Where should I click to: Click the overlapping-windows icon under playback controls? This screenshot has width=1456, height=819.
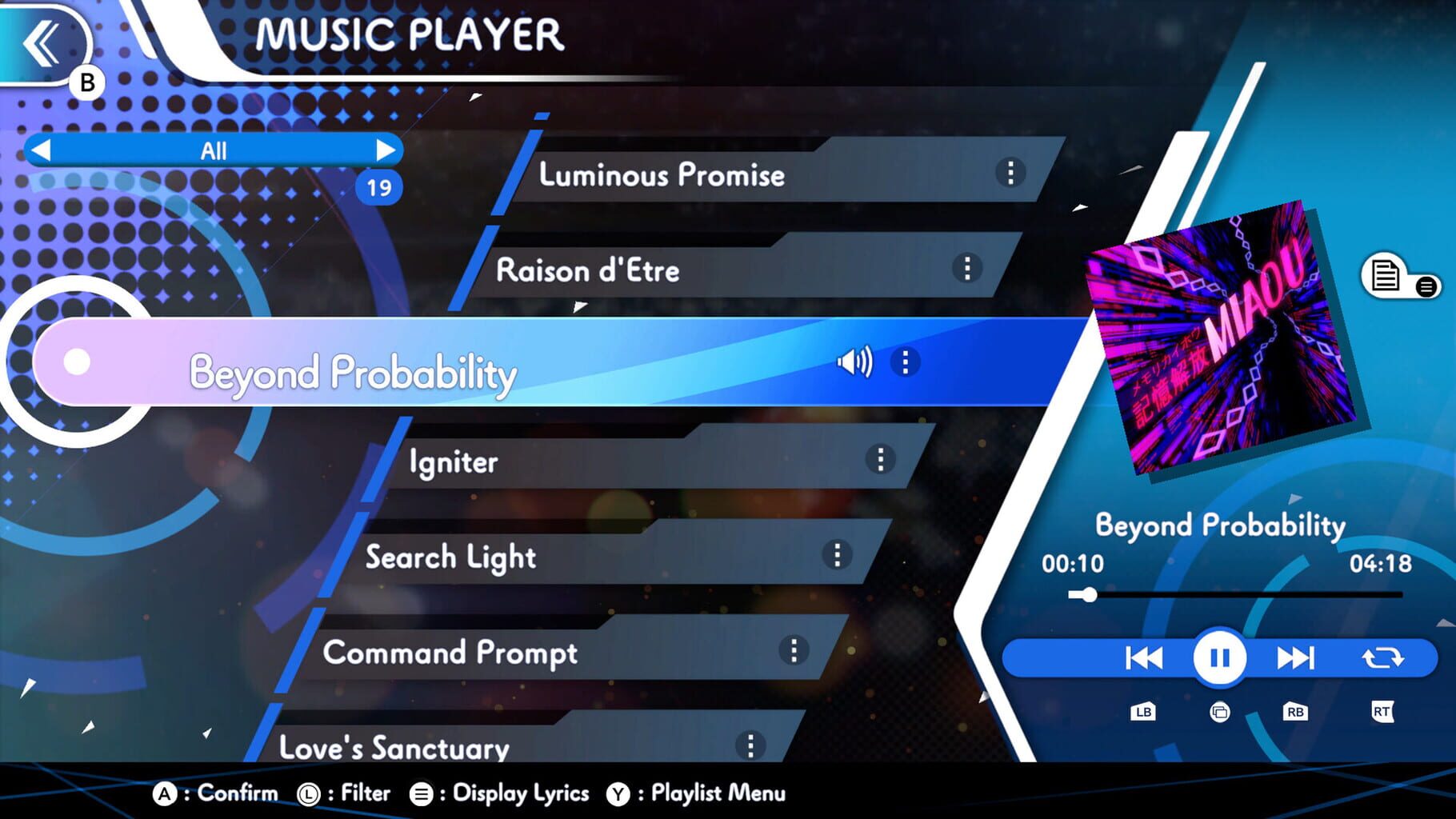pyautogui.click(x=1218, y=711)
